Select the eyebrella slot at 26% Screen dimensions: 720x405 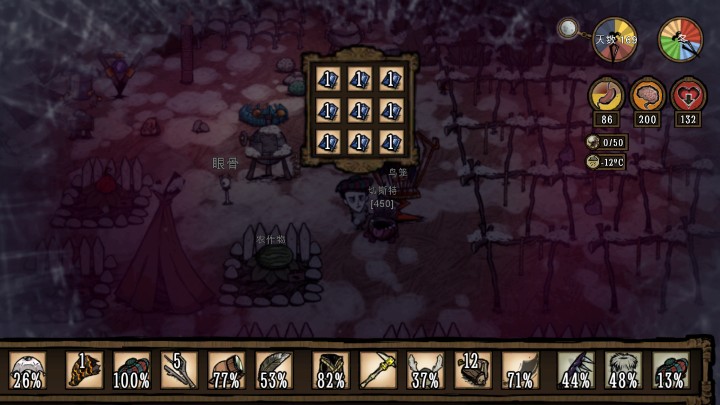28,370
